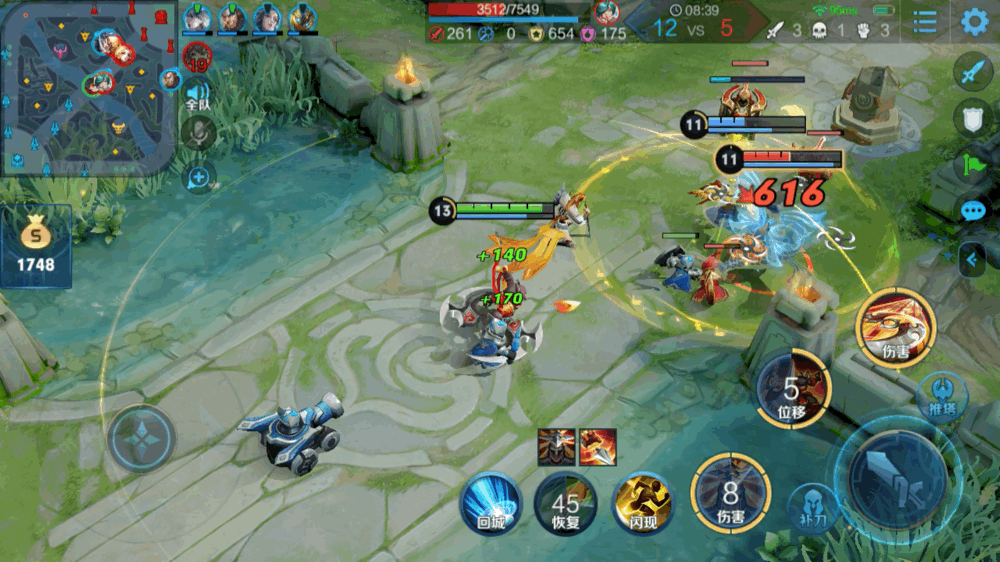Toggle the 全队 team voice speaker
The width and height of the screenshot is (1000, 562).
pyautogui.click(x=198, y=96)
